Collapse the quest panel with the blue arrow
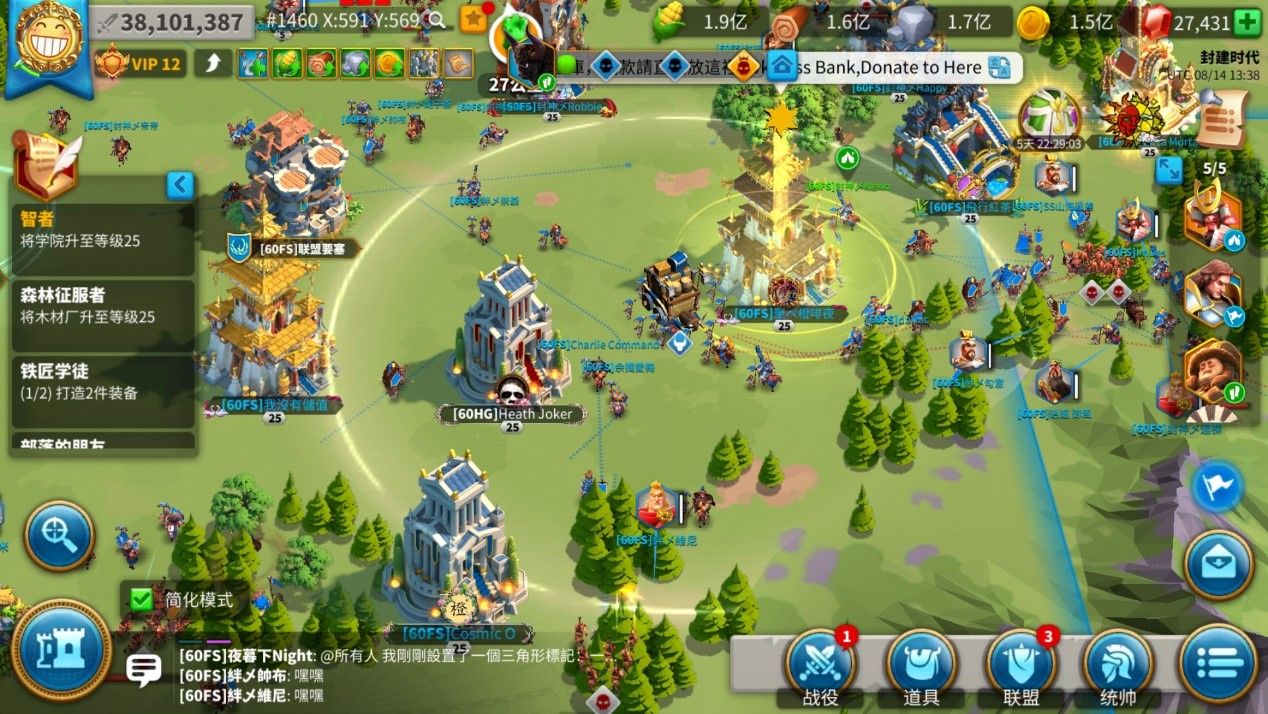1268x714 pixels. click(x=180, y=185)
